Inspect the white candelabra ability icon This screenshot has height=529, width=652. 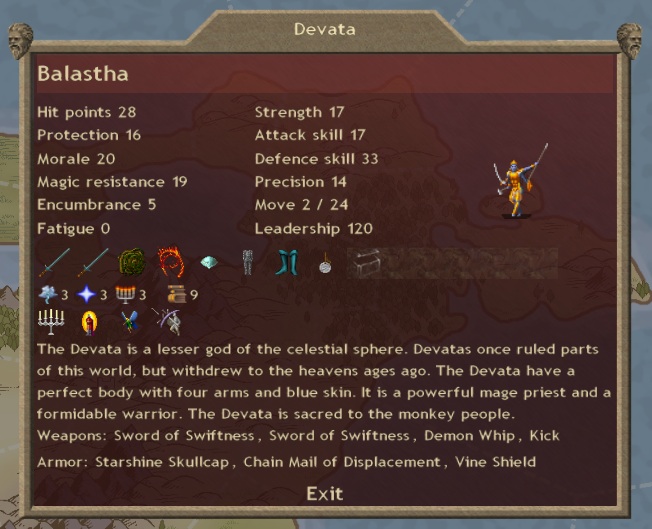point(50,321)
